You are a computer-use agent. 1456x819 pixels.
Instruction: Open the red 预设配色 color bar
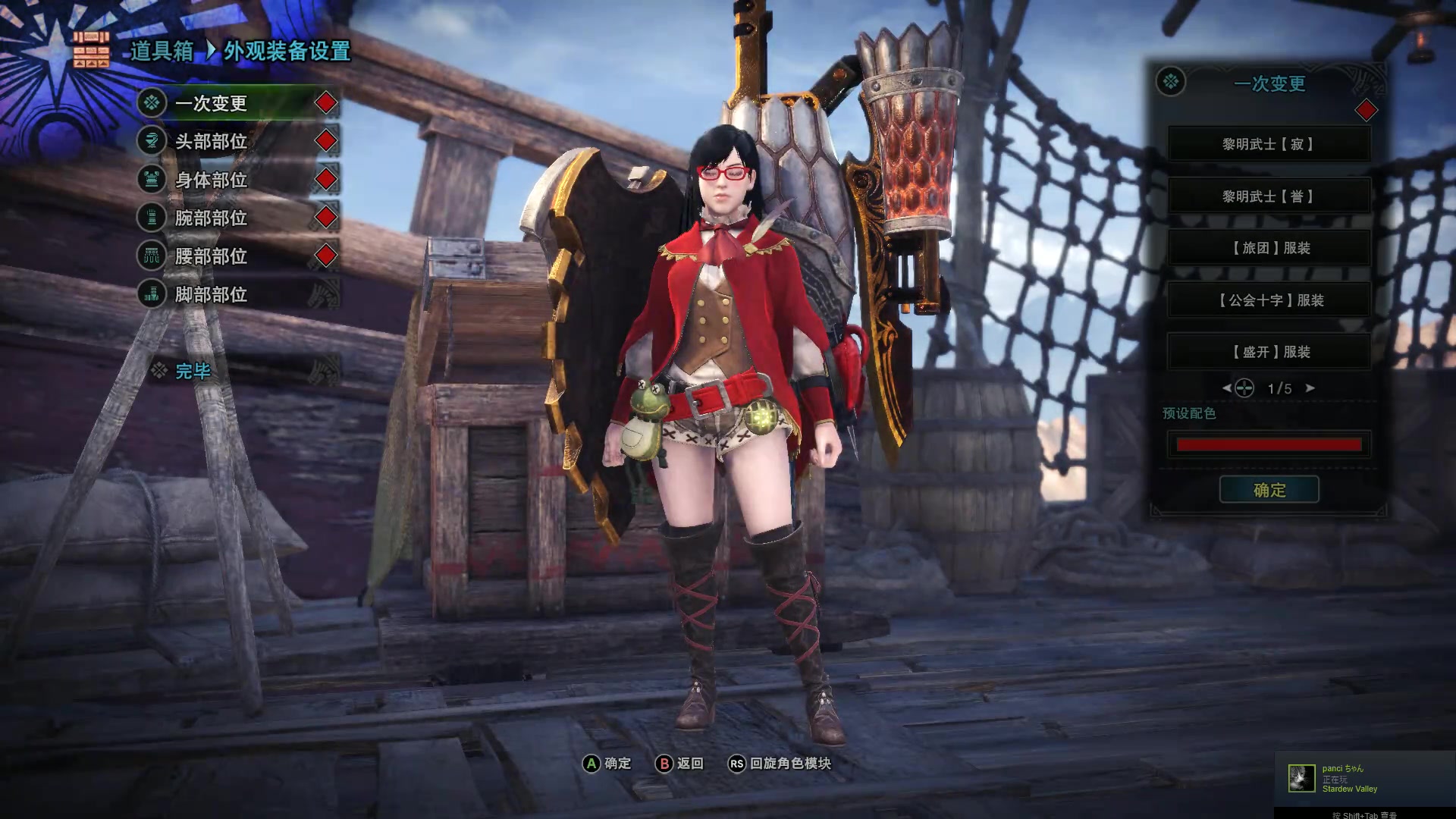1269,444
